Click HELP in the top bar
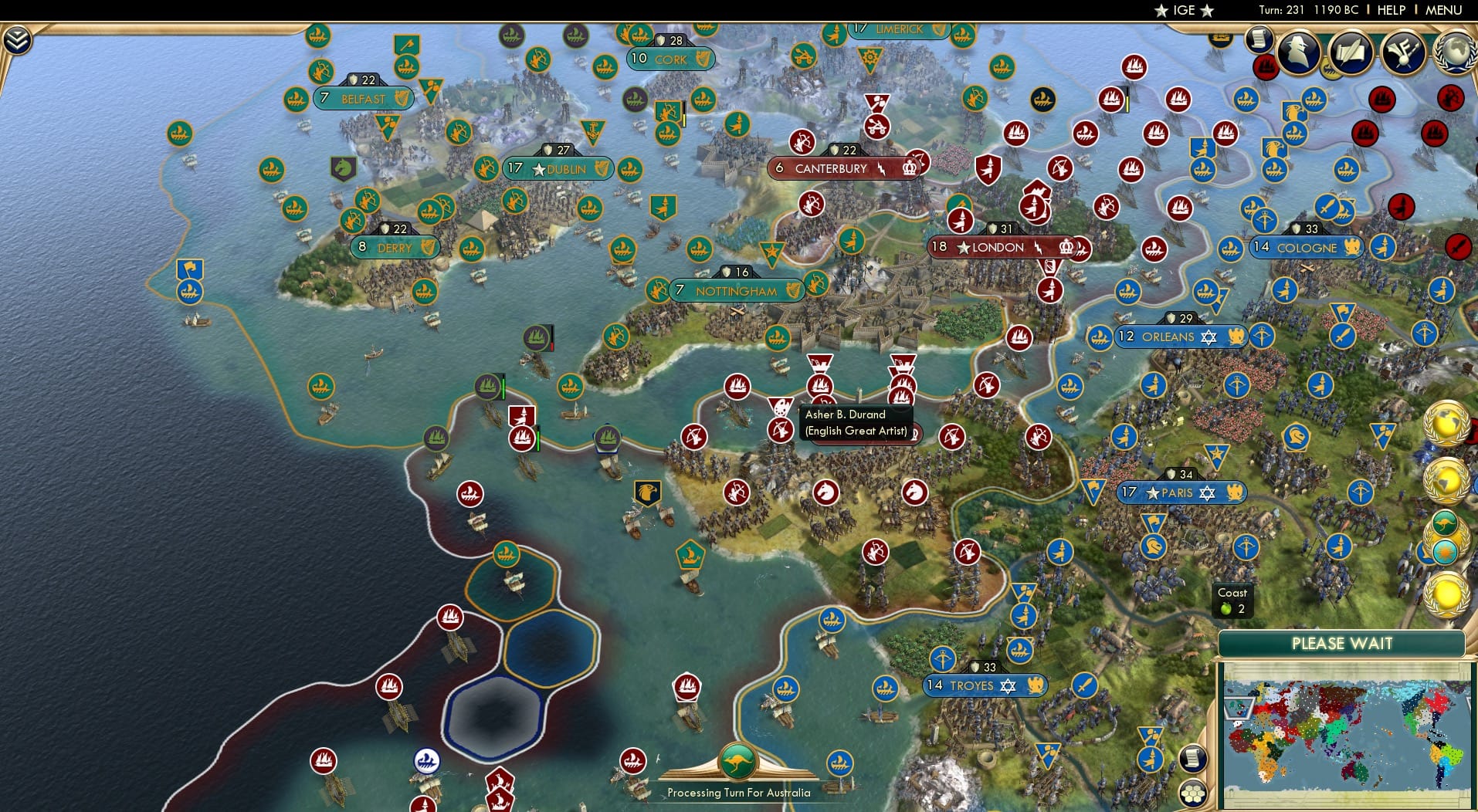Screen dimensions: 1478x812 click(1391, 10)
